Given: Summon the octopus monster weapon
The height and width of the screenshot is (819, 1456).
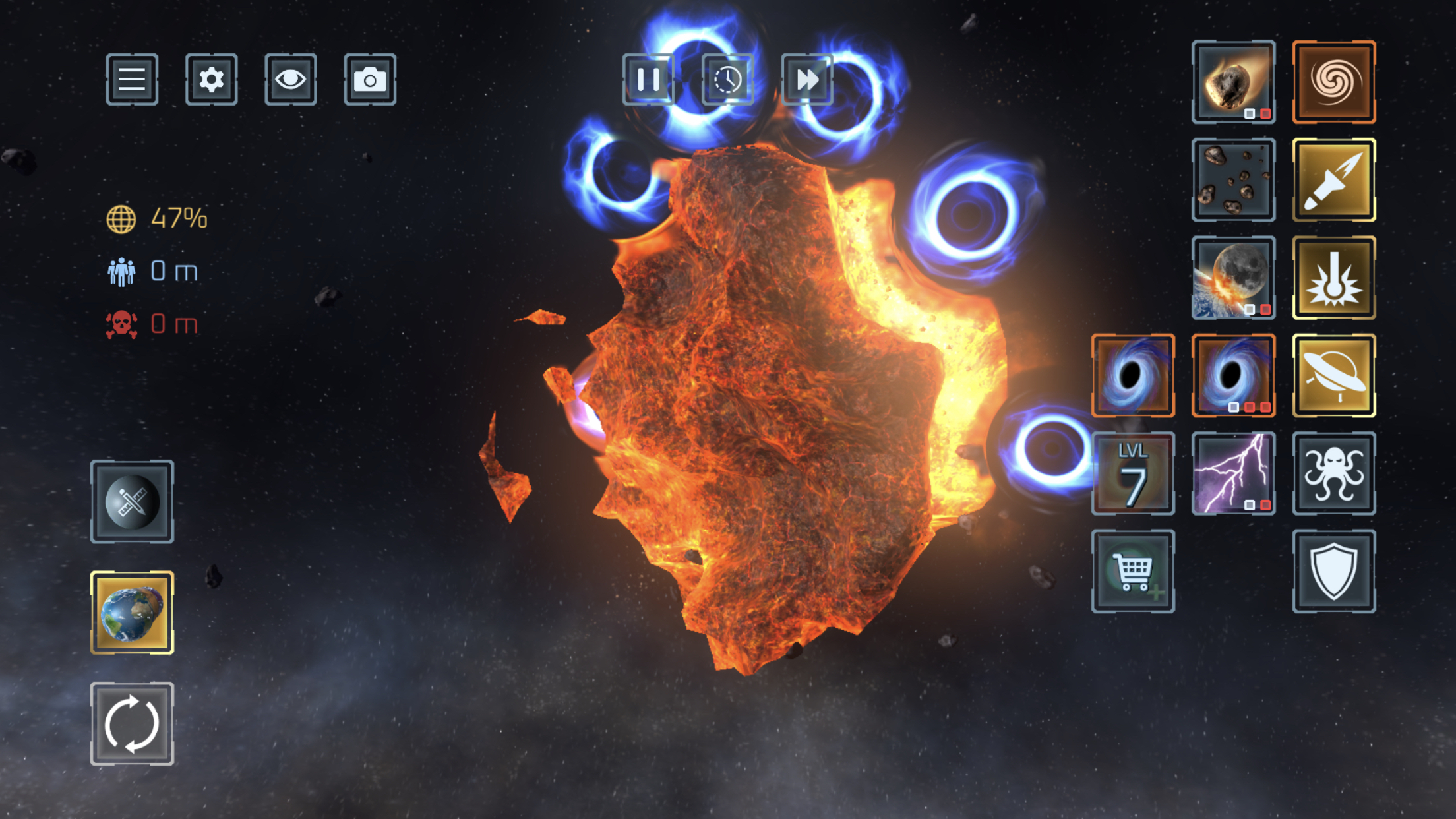Looking at the screenshot, I should coord(1333,473).
